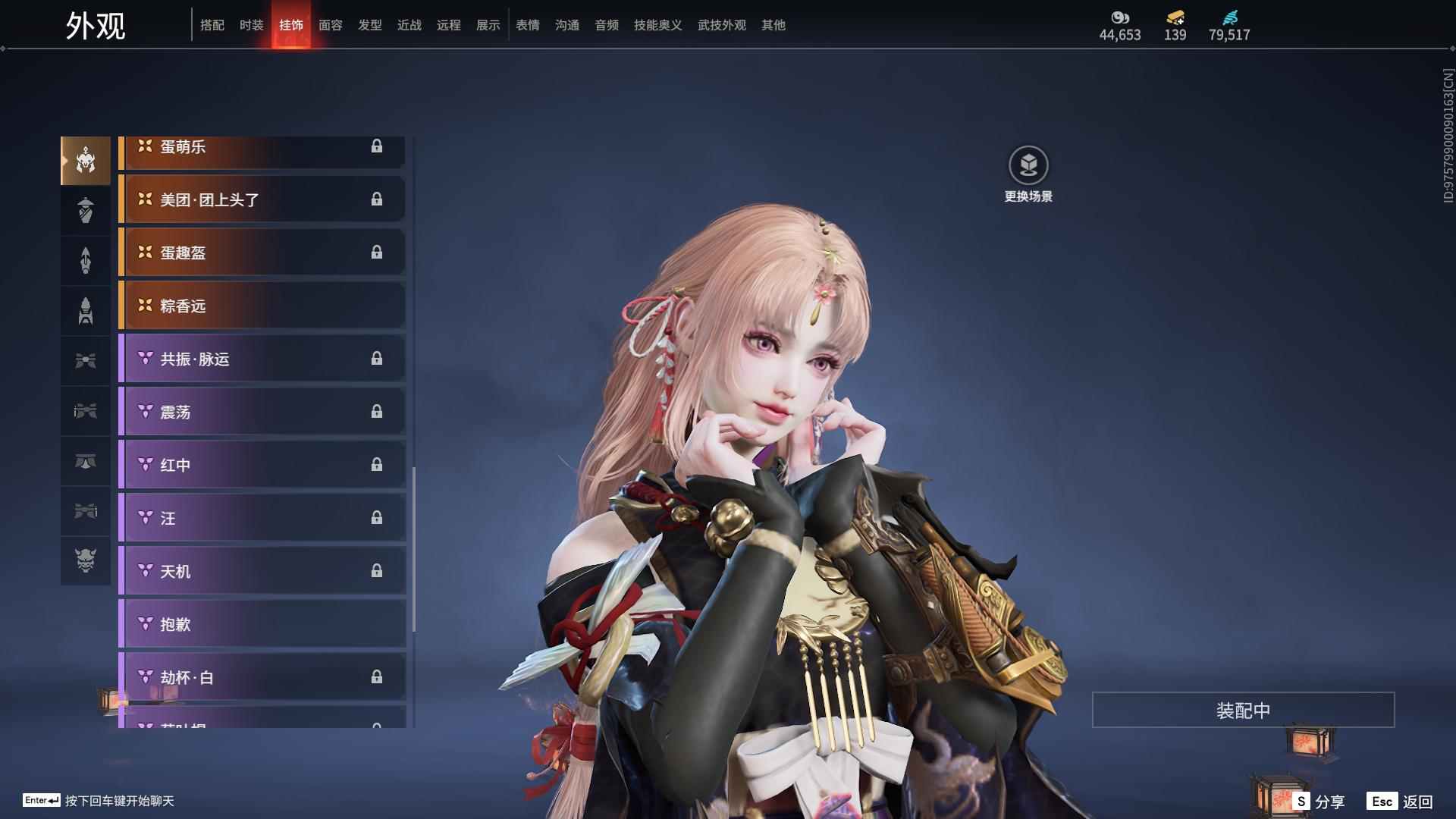Pick the 美团·团上头了 list item
Viewport: 1456px width, 819px height.
[x=262, y=199]
